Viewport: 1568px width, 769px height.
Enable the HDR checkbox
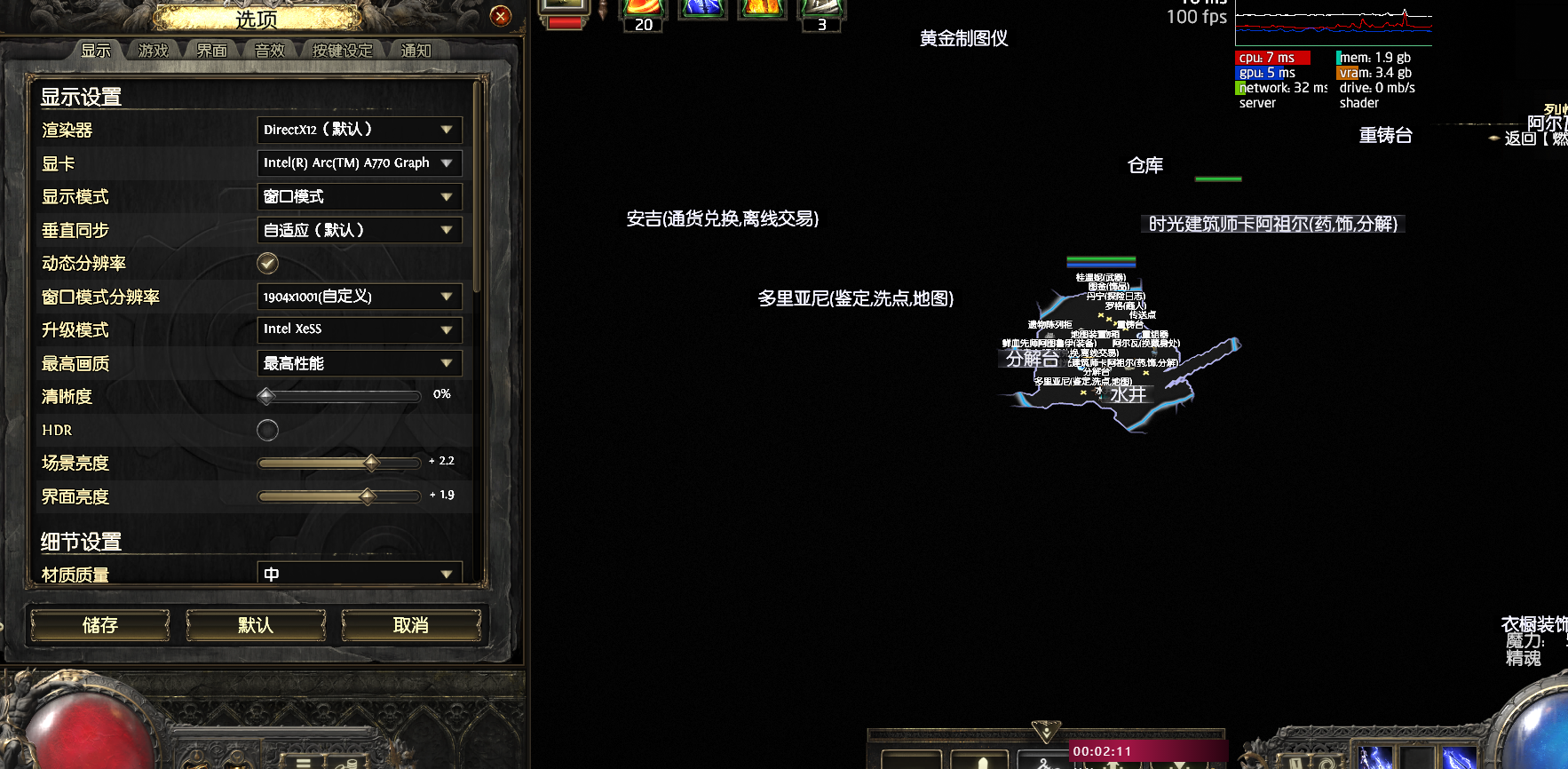267,431
